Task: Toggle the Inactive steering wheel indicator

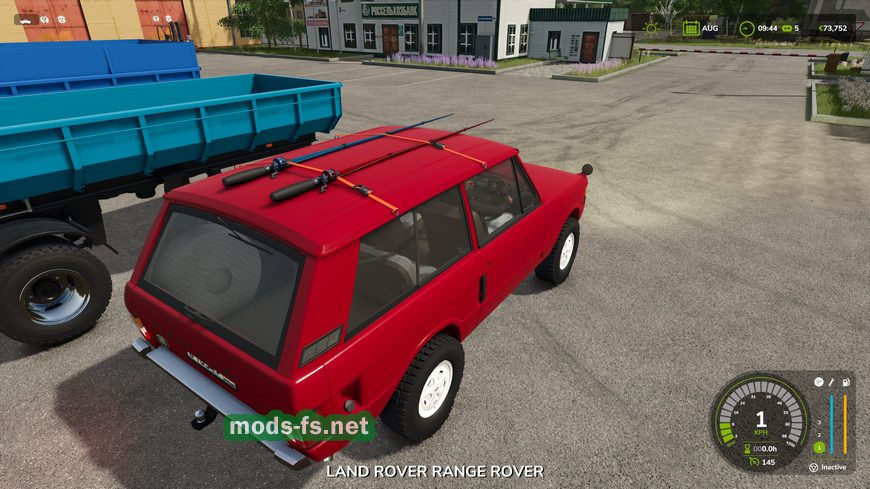Action: tap(814, 467)
